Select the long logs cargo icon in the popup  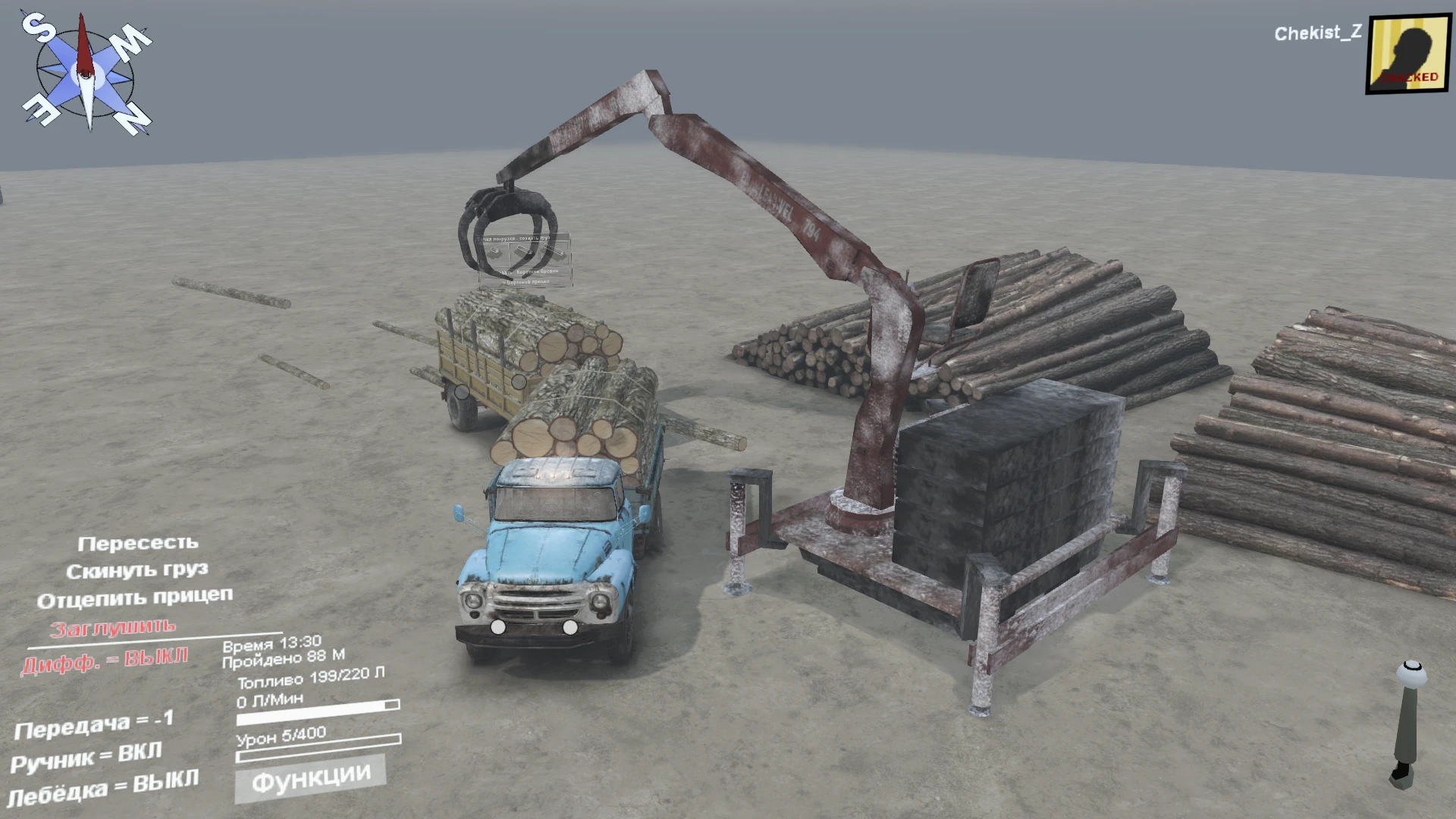click(553, 250)
